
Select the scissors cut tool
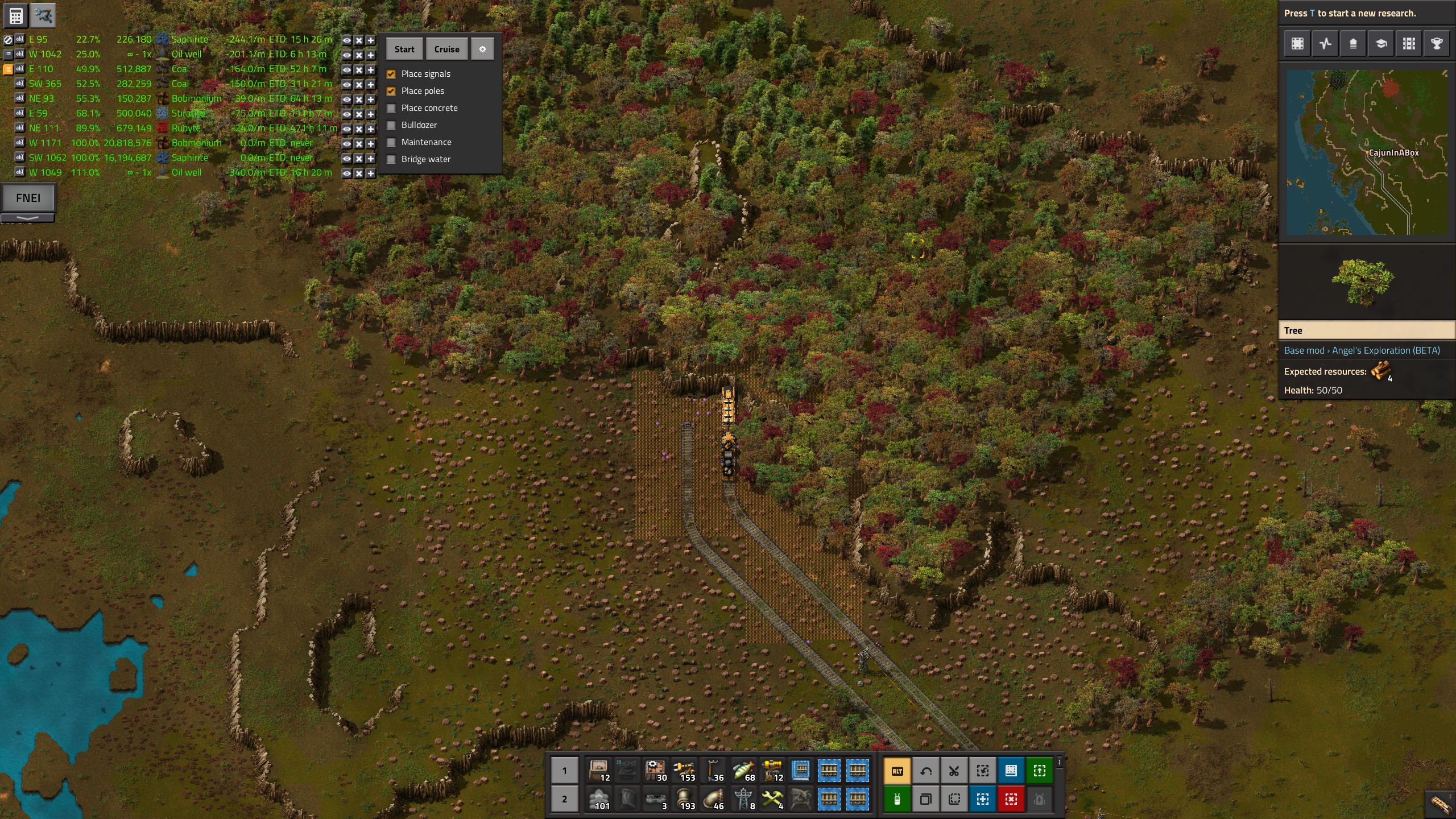[954, 771]
